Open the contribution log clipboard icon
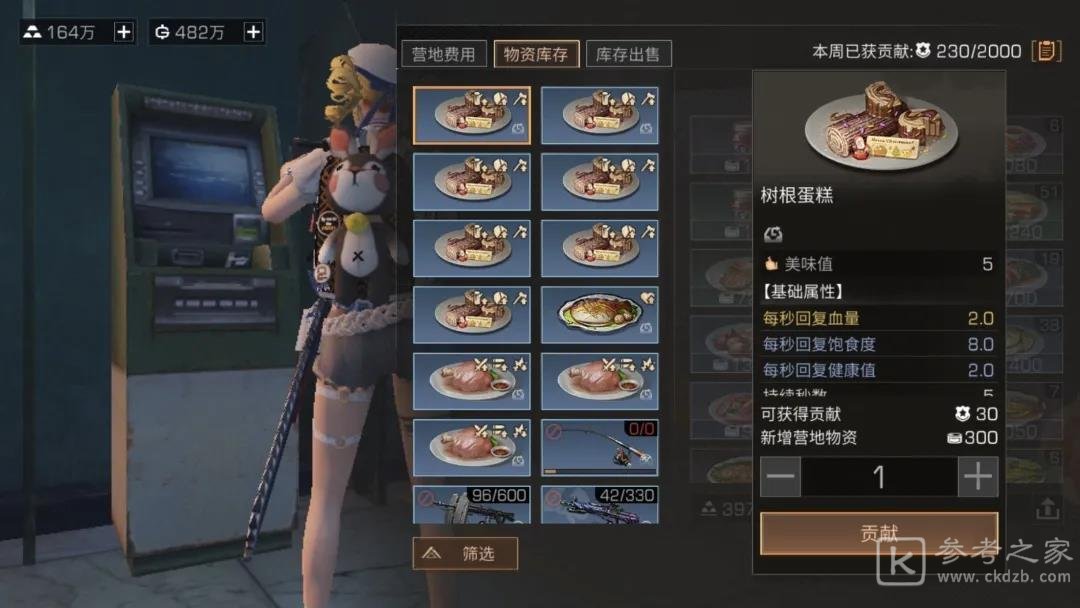 (1046, 50)
